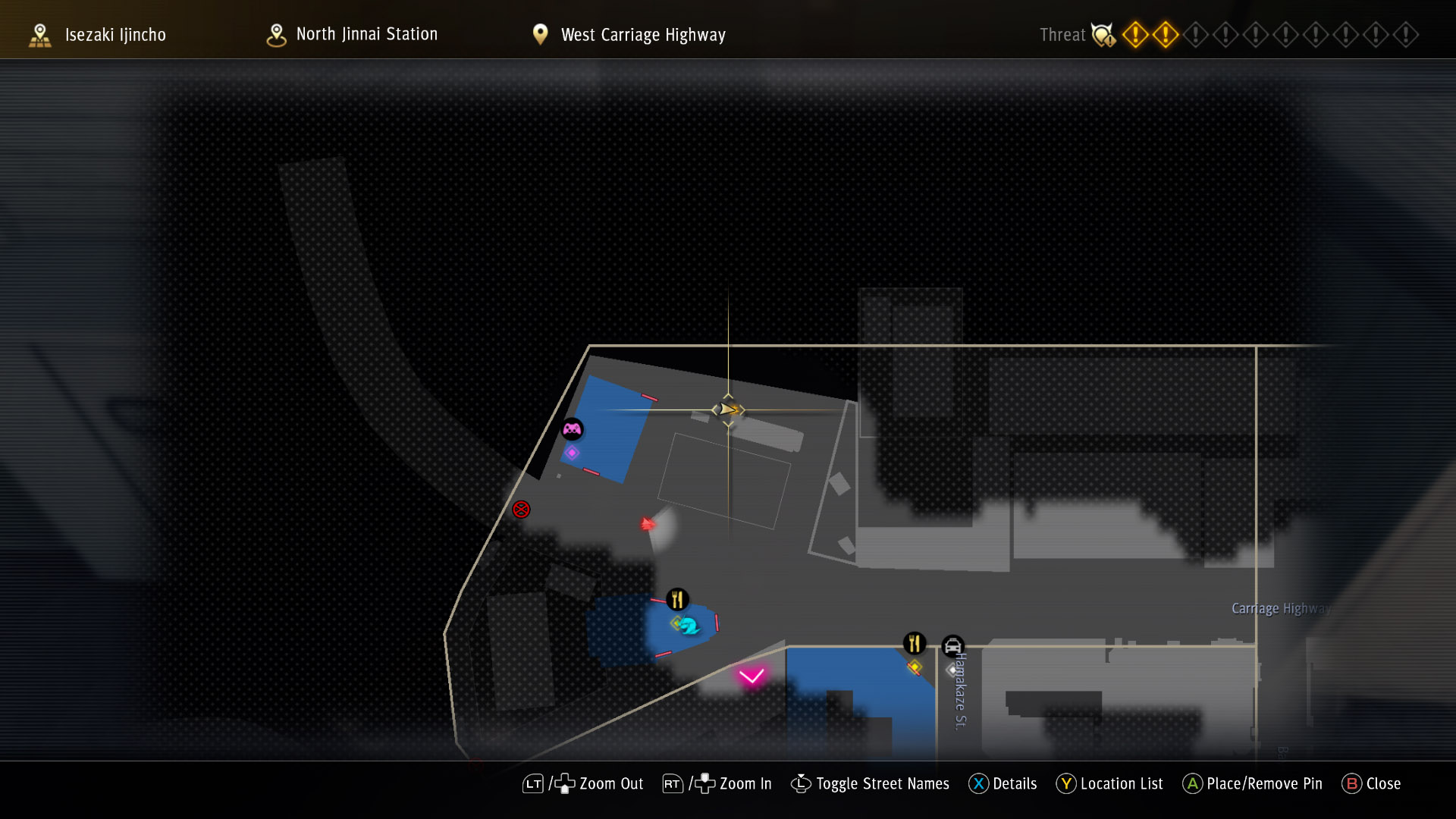Select the purple diamond marker below the arcade icon

(x=572, y=453)
